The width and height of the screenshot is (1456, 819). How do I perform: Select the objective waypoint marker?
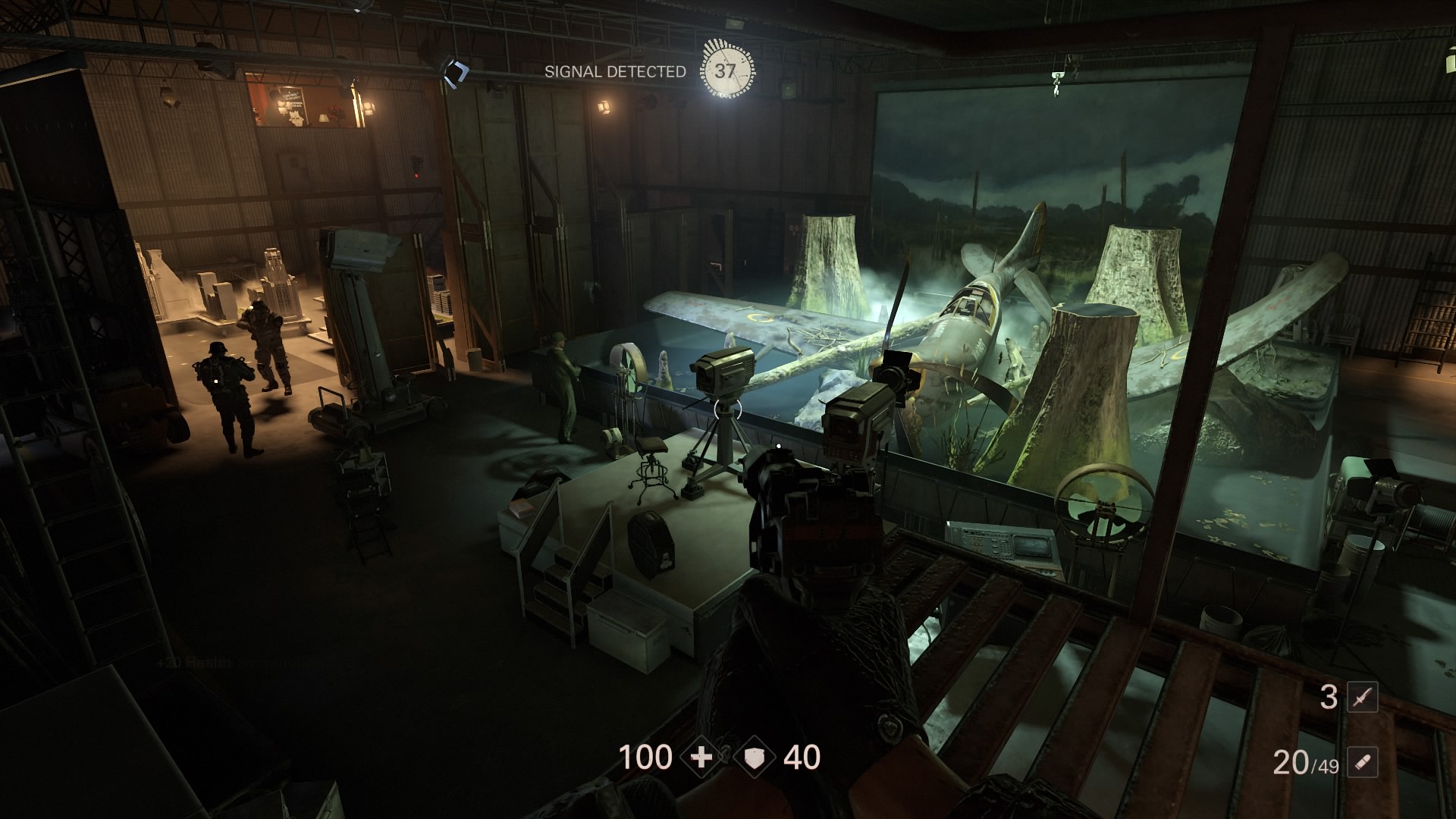(457, 72)
